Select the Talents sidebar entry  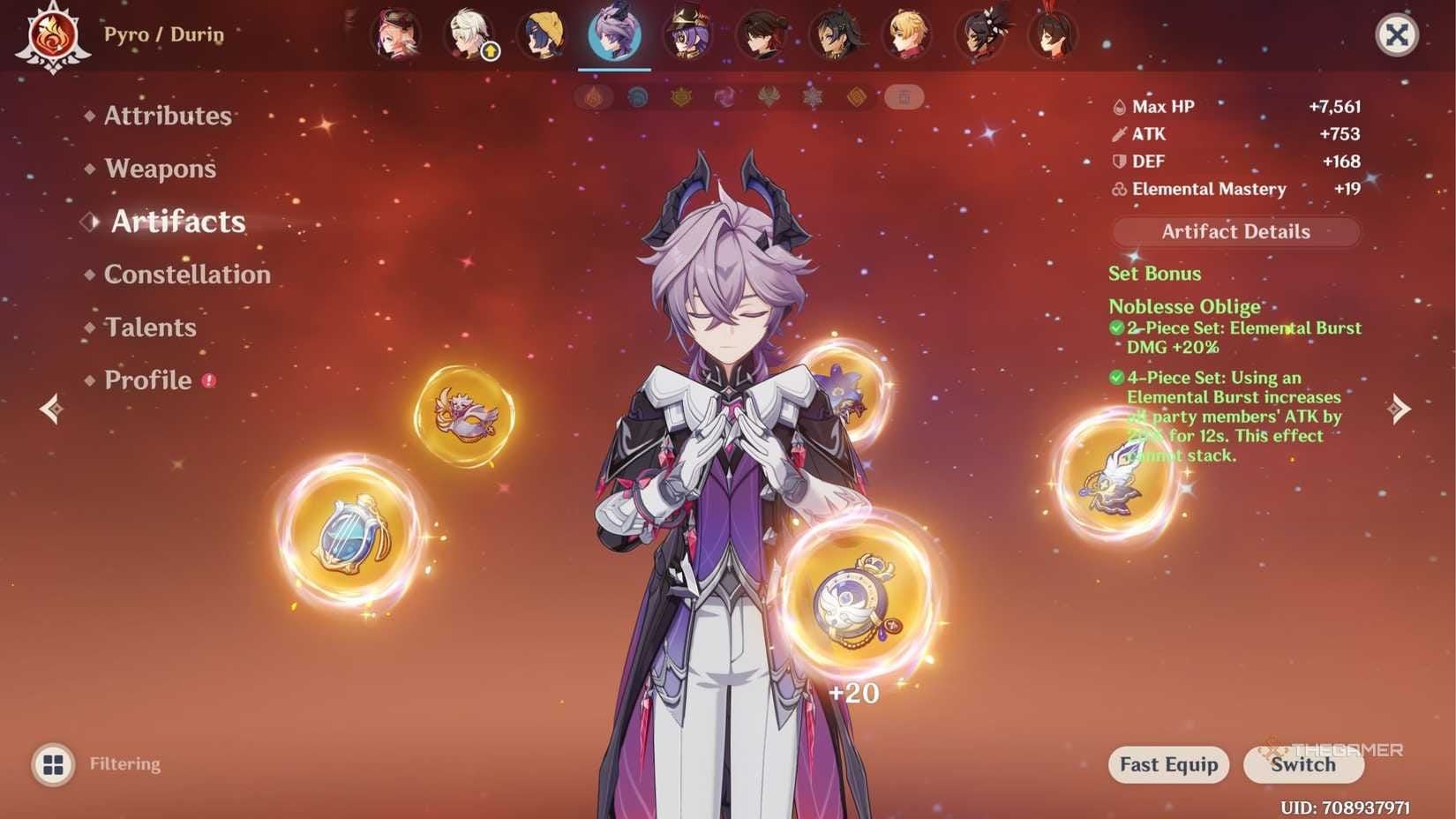(x=150, y=327)
